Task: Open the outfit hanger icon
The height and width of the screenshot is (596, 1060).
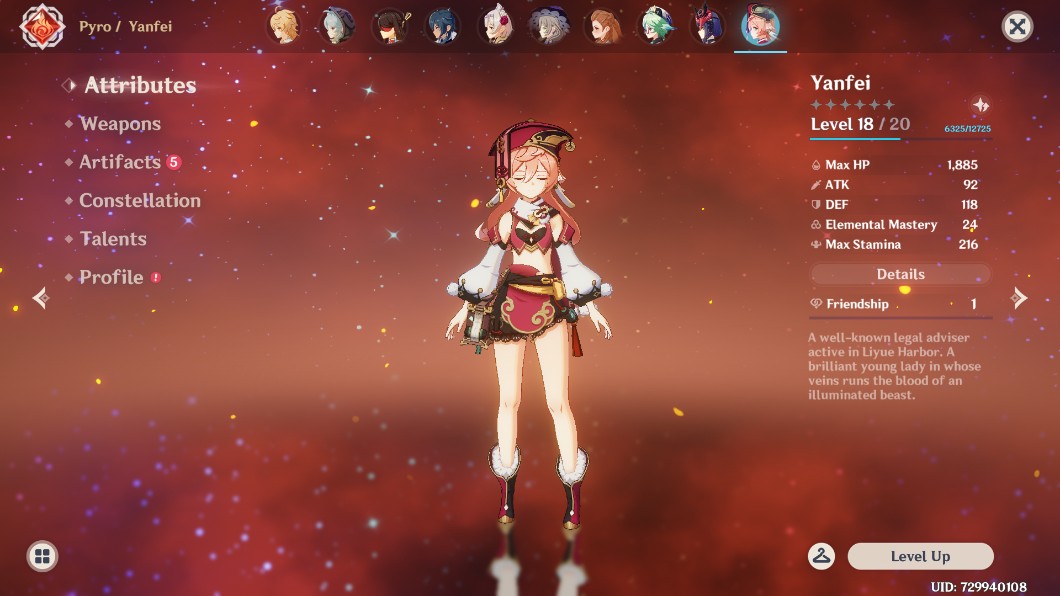Action: coord(822,556)
